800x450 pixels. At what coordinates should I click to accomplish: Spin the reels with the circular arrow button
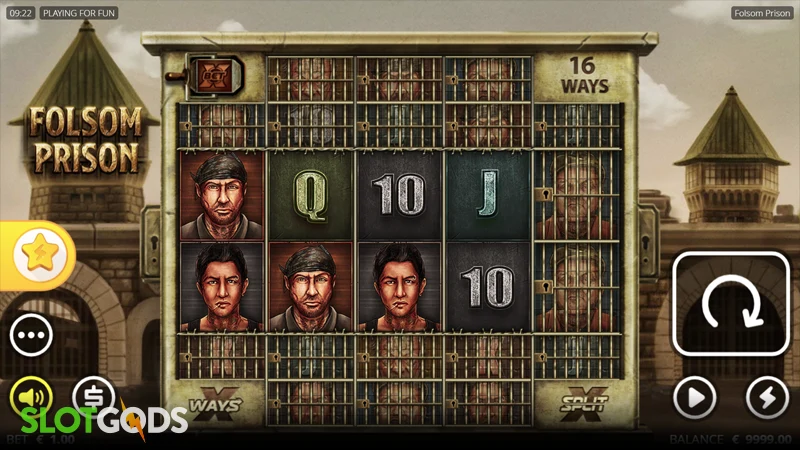tap(730, 304)
